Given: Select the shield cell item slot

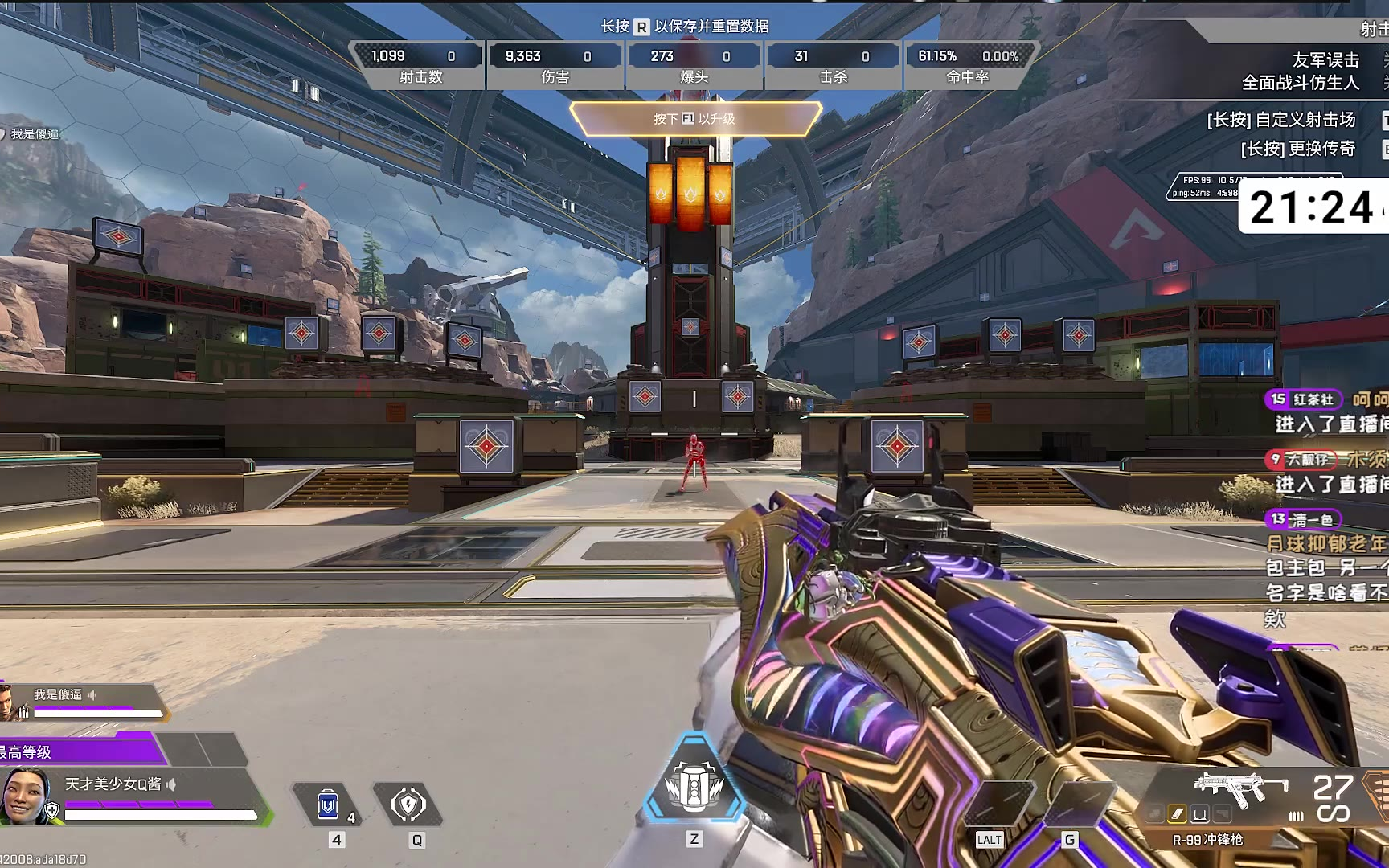Looking at the screenshot, I should (x=329, y=805).
